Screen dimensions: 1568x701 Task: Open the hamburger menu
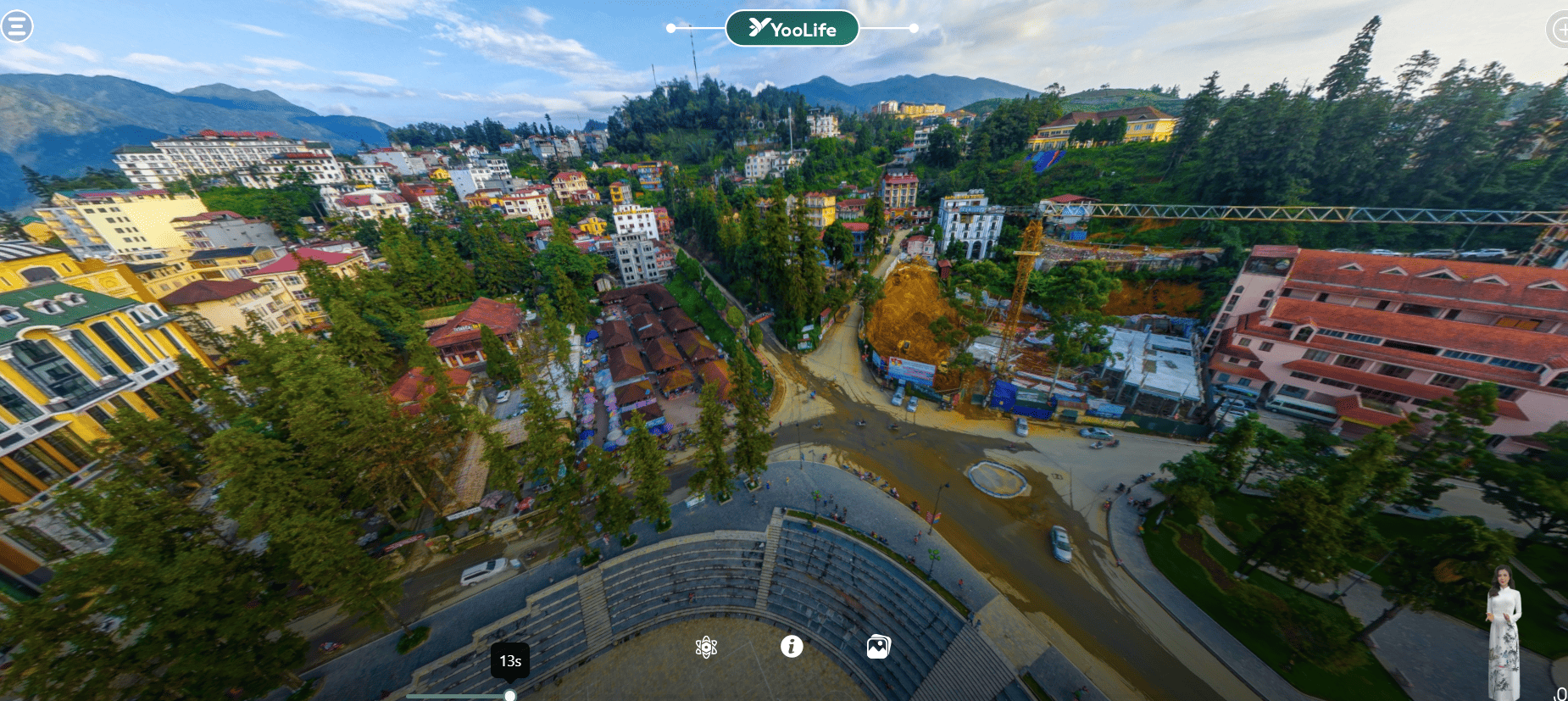(x=17, y=26)
